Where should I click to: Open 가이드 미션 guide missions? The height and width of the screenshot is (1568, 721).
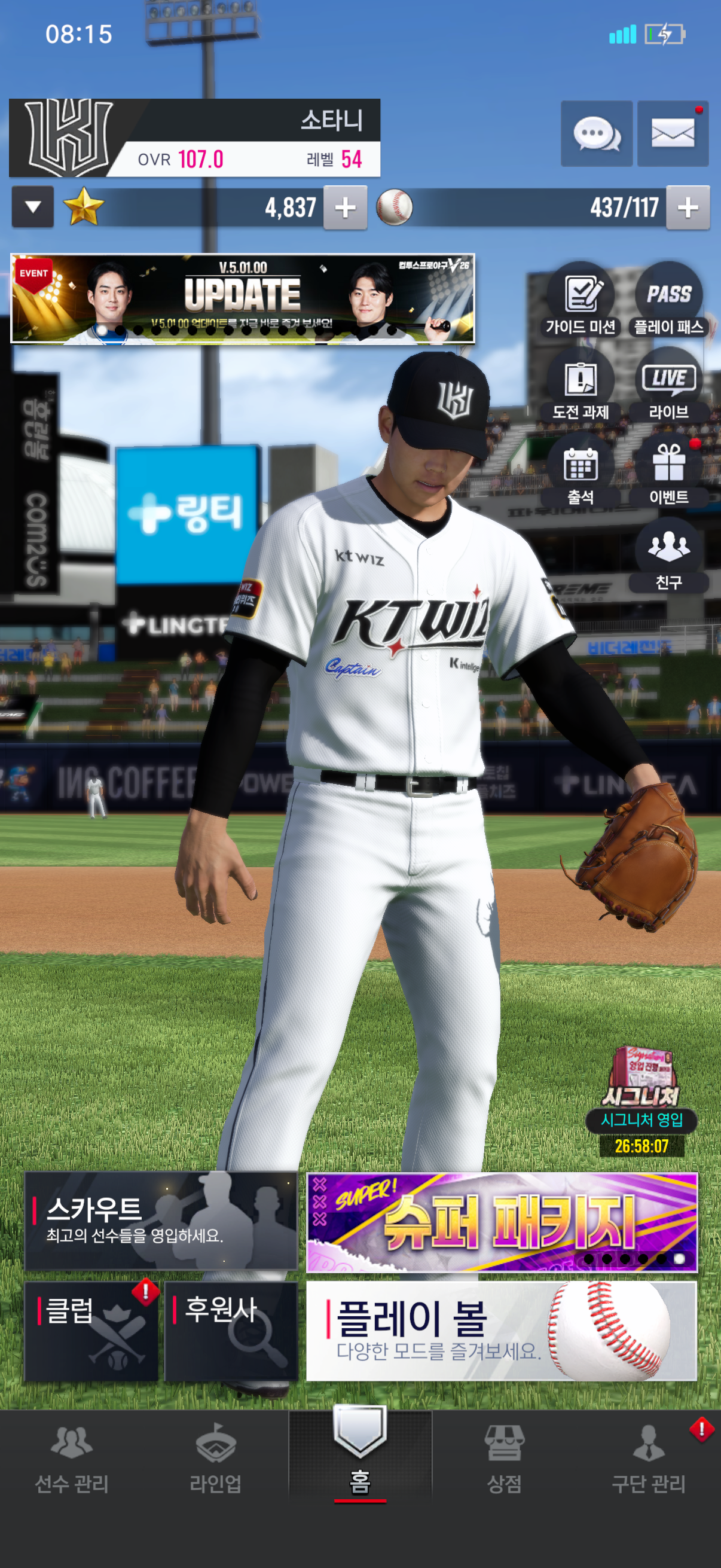(x=581, y=300)
